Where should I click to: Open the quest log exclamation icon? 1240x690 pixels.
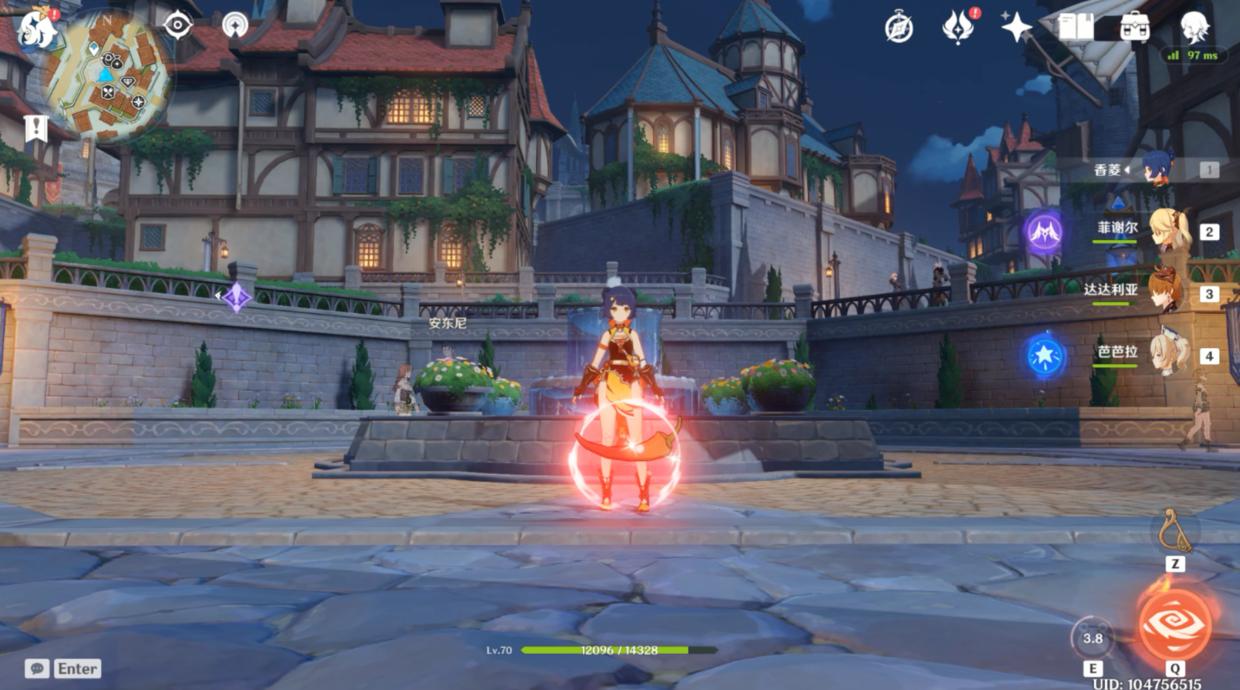pos(36,129)
